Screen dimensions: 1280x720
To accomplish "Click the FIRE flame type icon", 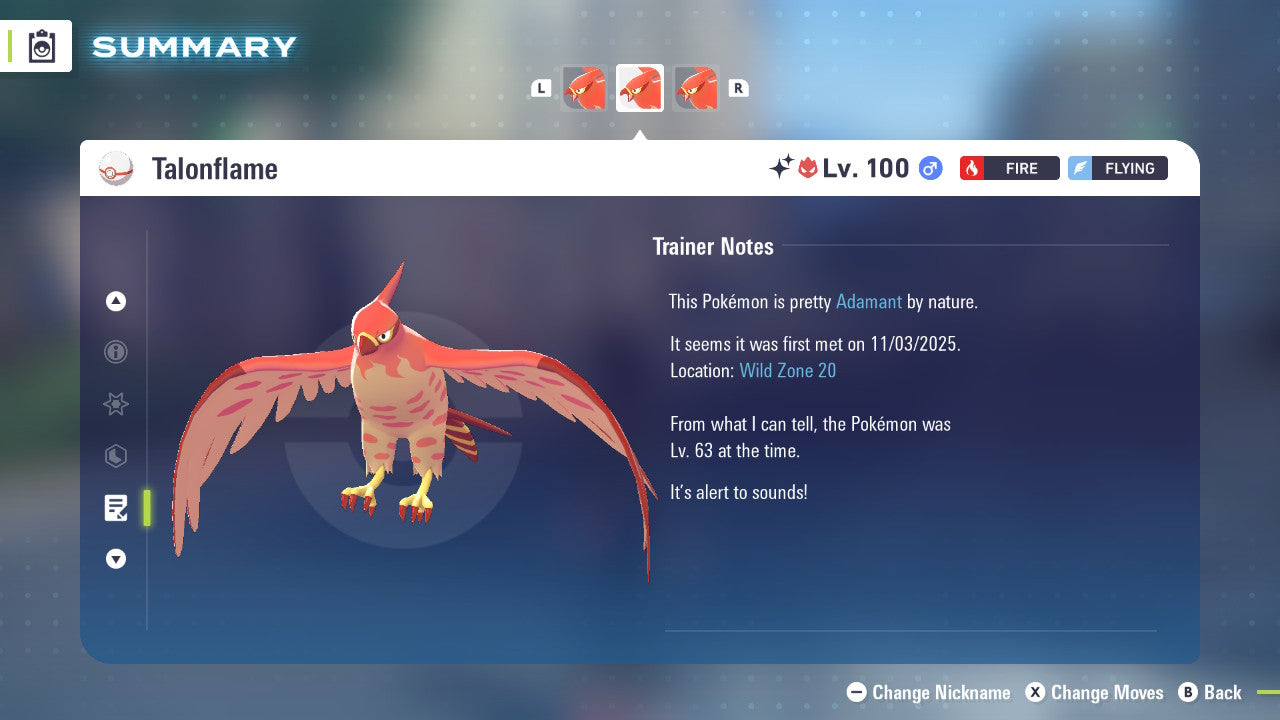I will (x=971, y=168).
